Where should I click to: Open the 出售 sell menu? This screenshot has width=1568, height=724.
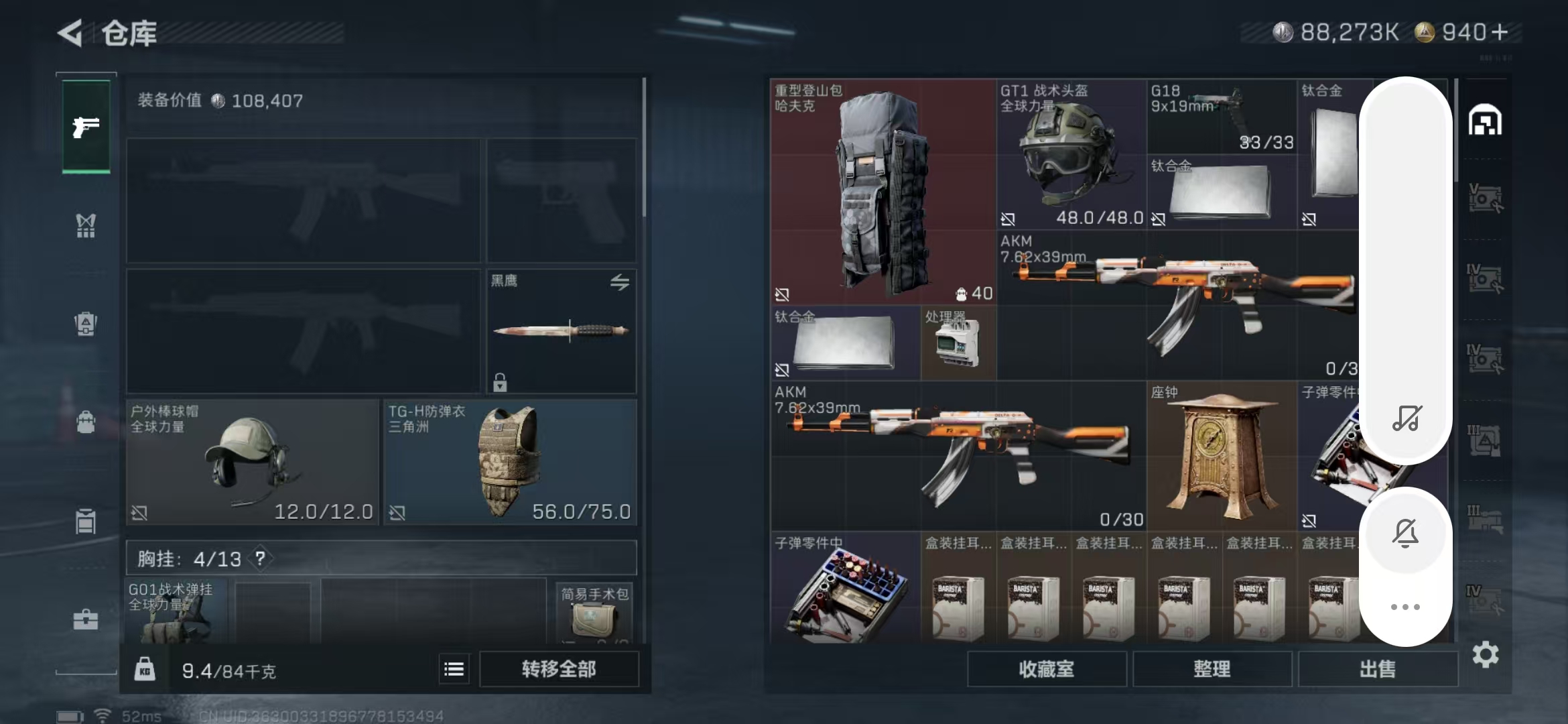point(1378,669)
